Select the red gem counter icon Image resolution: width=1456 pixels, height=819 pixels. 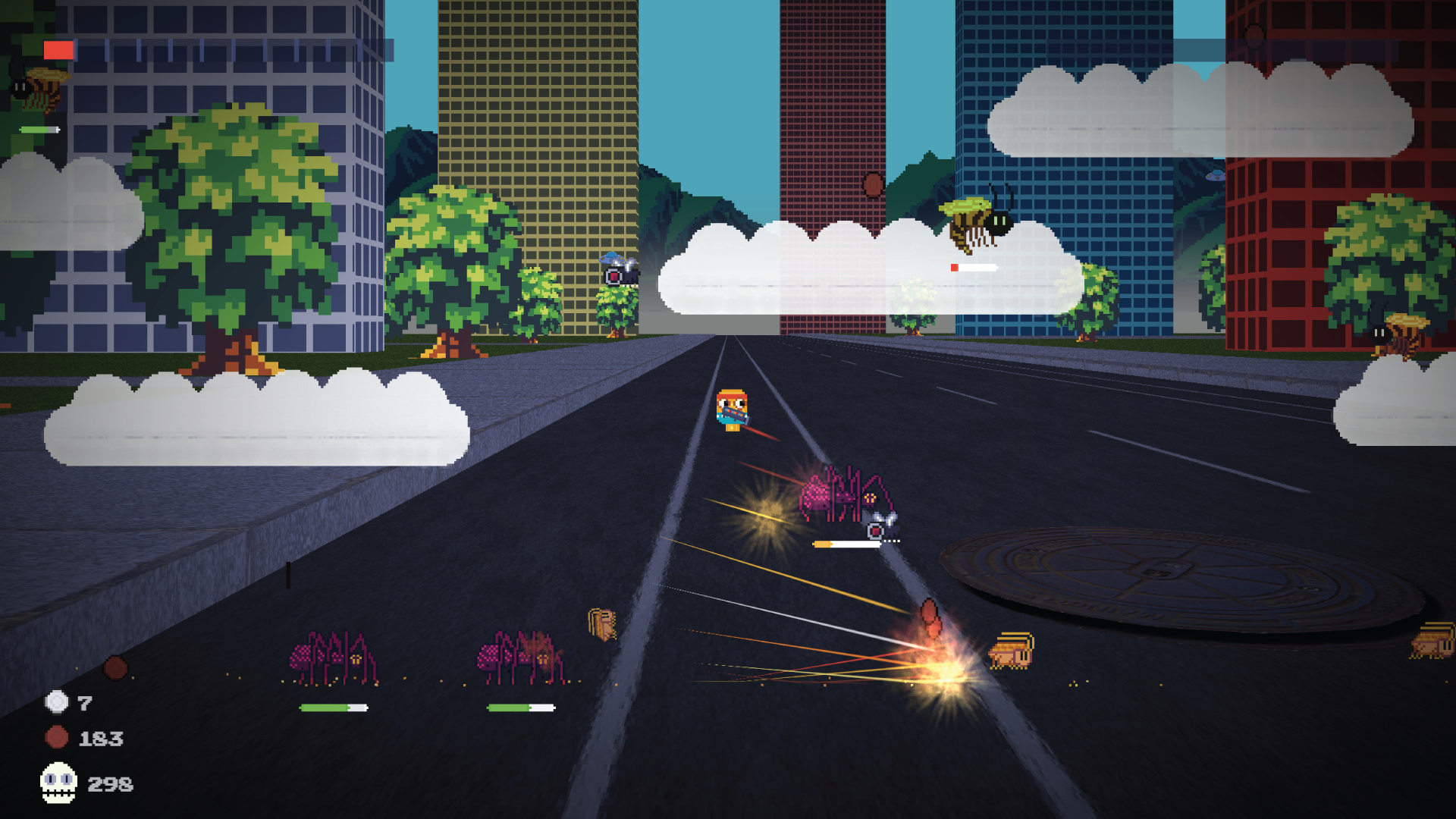tap(55, 736)
